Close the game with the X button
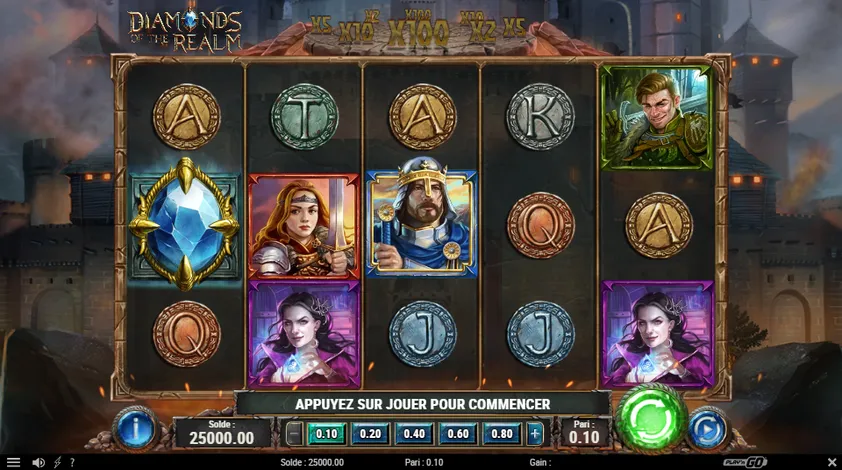842x470 pixels. point(832,462)
